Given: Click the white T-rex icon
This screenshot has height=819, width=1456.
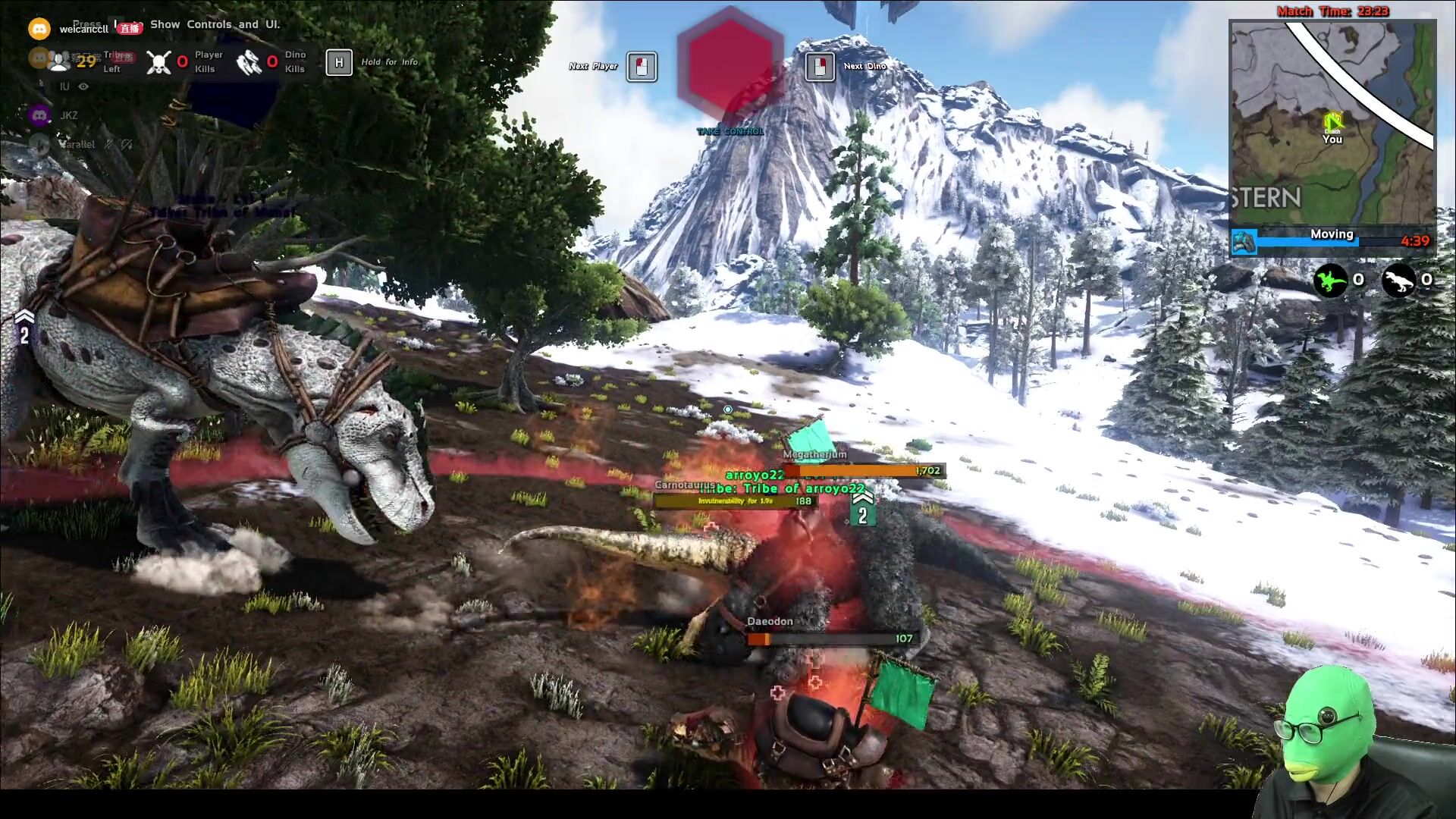Looking at the screenshot, I should tap(1398, 281).
